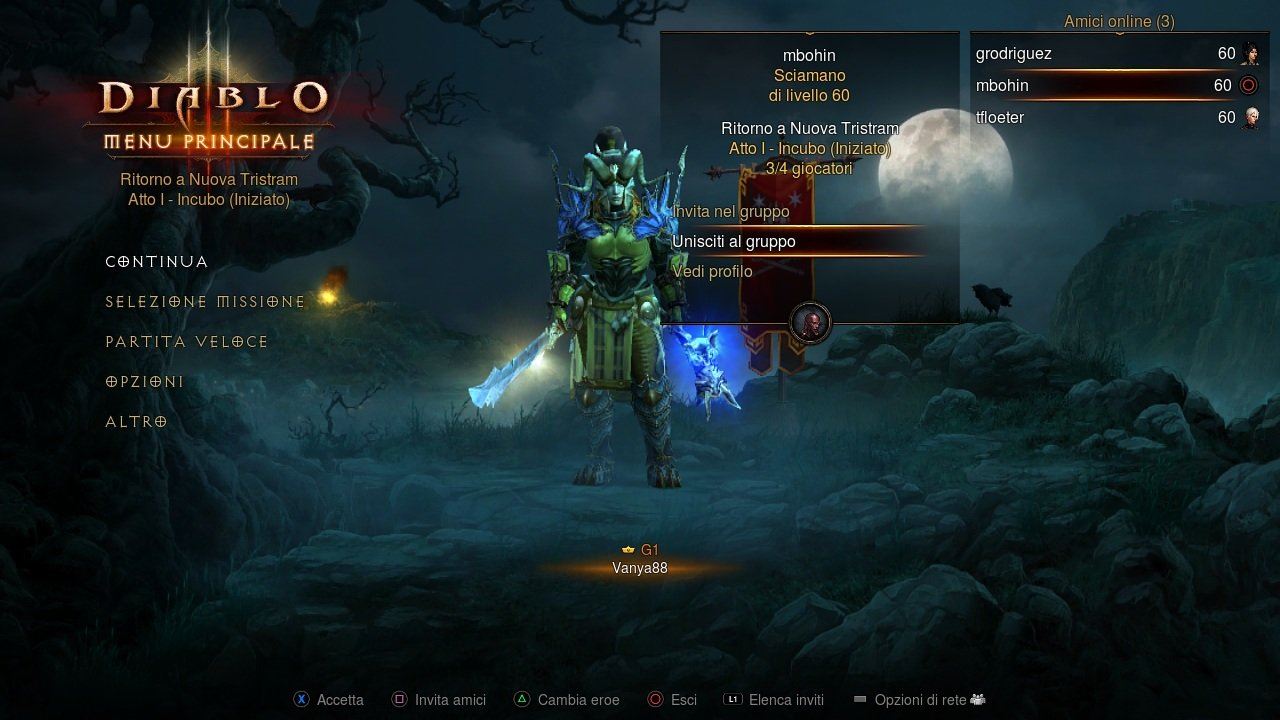
Task: Open Selezione Missione menu
Action: 205,302
